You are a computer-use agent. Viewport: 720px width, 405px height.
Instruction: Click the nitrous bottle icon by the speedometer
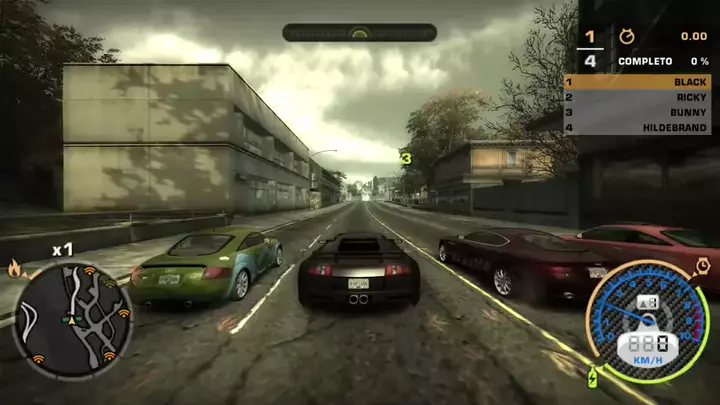pyautogui.click(x=593, y=378)
